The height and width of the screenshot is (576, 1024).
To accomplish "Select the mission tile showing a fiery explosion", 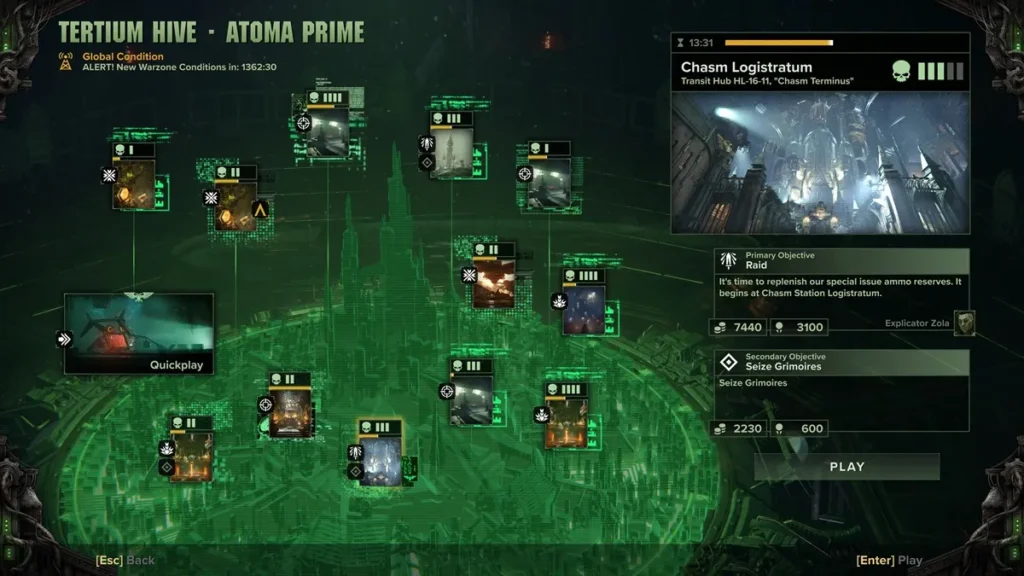I will (x=494, y=281).
